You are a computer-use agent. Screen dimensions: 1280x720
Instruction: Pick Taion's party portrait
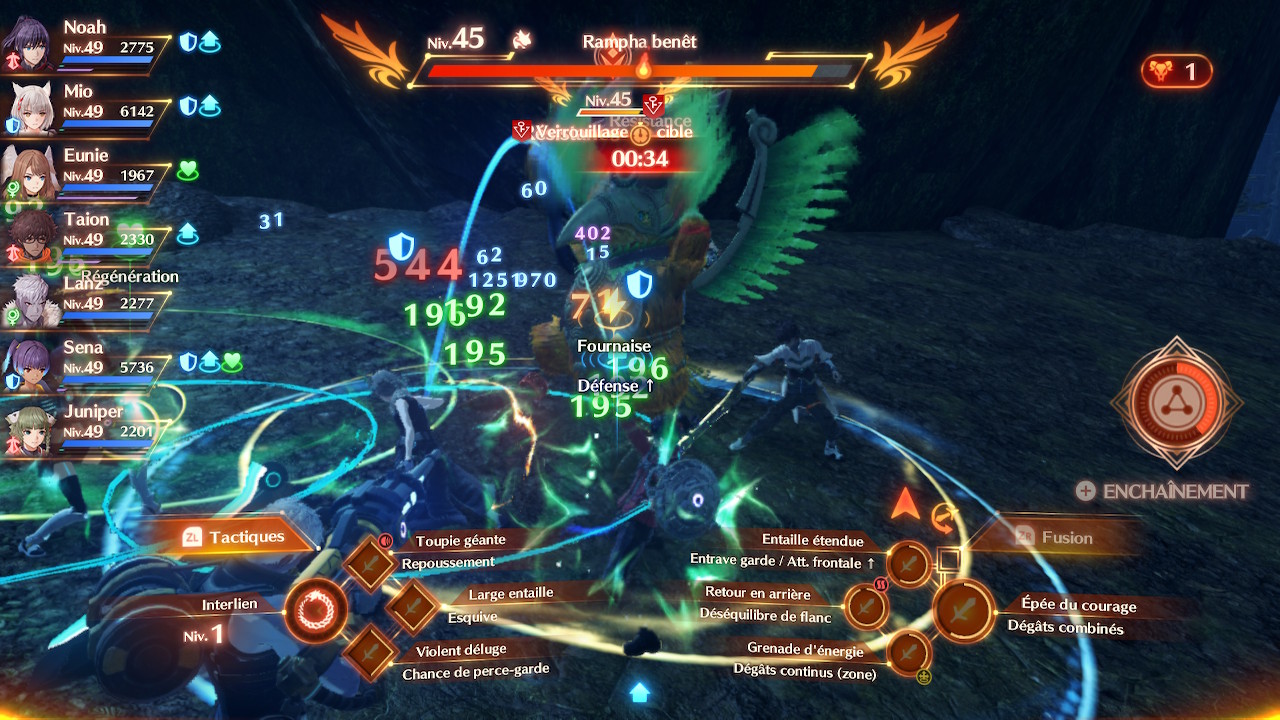click(30, 238)
